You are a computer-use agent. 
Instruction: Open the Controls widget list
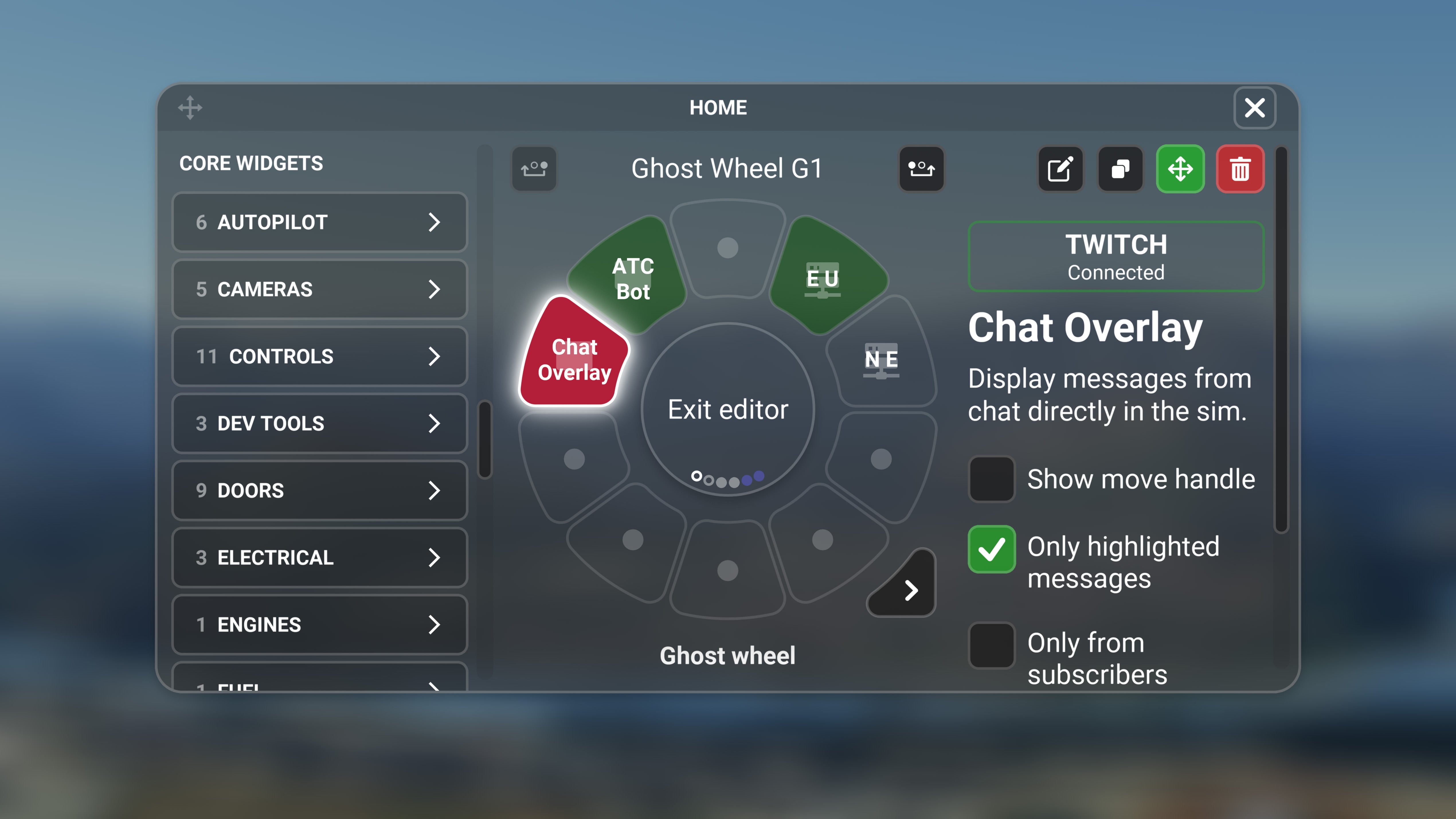(x=319, y=356)
